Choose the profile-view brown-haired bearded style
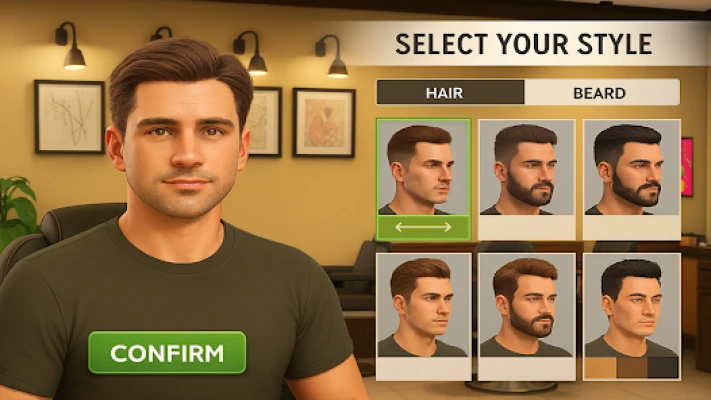711x400 pixels. [x=526, y=168]
